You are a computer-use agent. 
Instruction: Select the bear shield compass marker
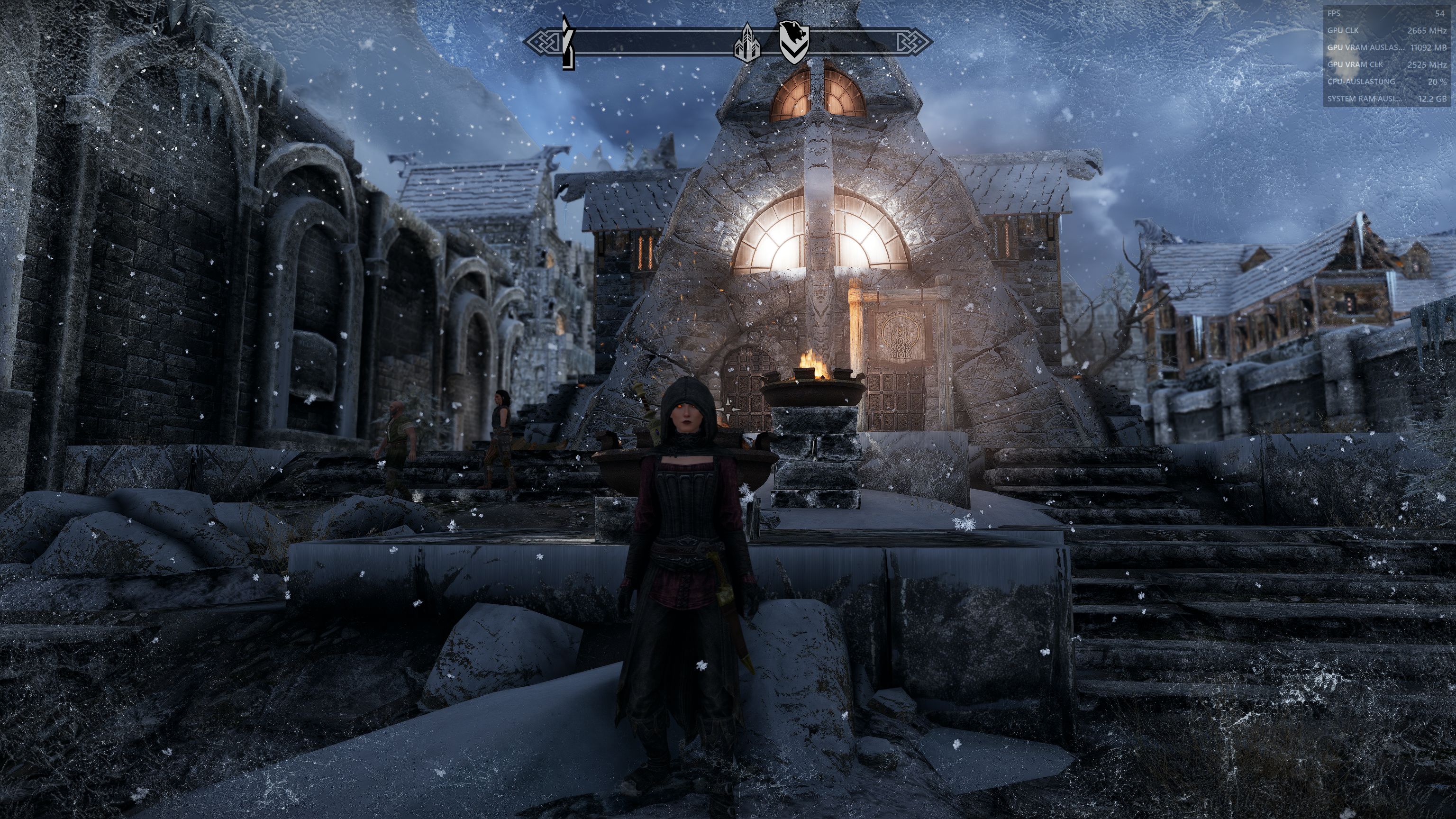tap(794, 41)
